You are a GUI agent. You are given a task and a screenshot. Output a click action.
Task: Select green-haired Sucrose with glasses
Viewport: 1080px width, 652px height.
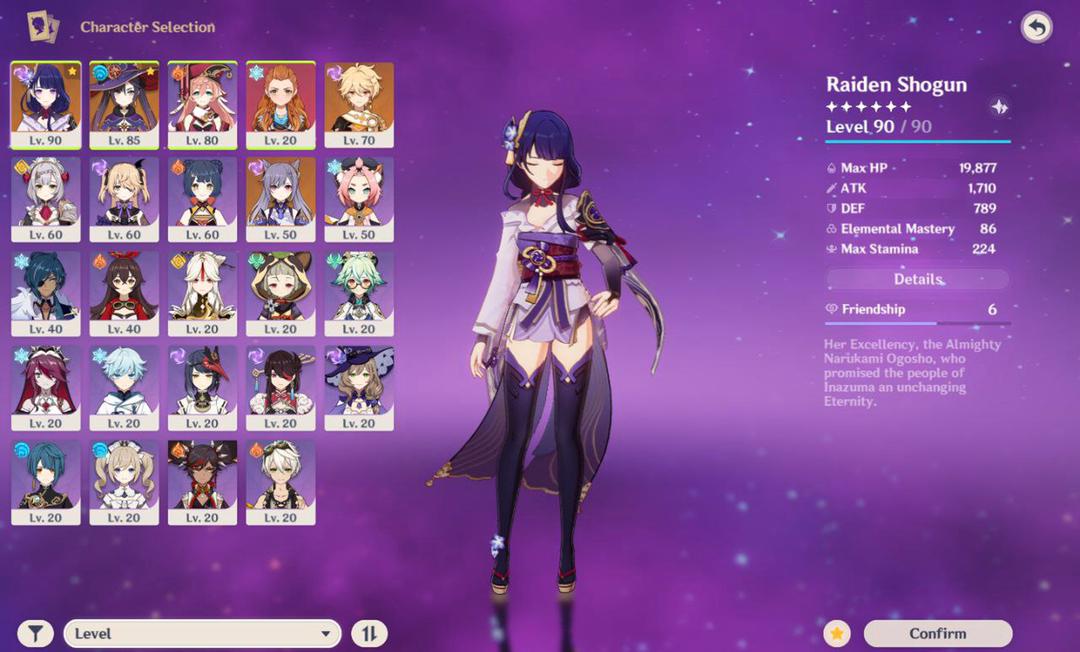pos(359,293)
